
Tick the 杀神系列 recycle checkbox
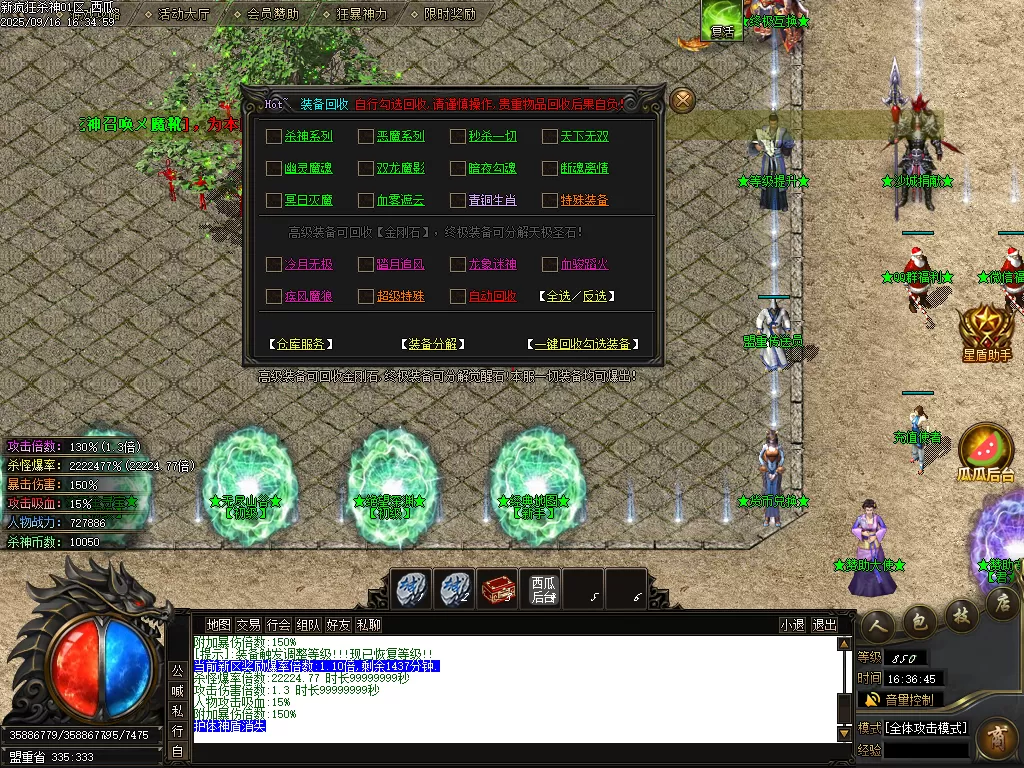click(x=274, y=137)
